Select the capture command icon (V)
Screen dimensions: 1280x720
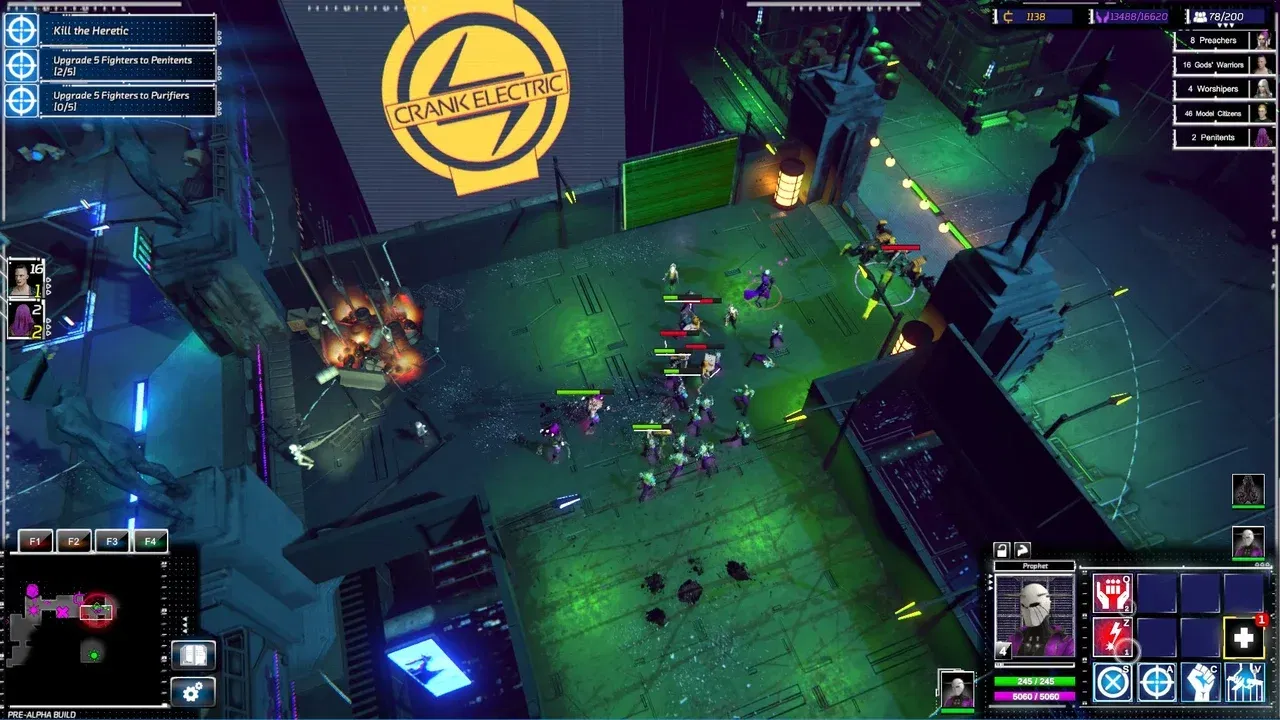point(1242,681)
